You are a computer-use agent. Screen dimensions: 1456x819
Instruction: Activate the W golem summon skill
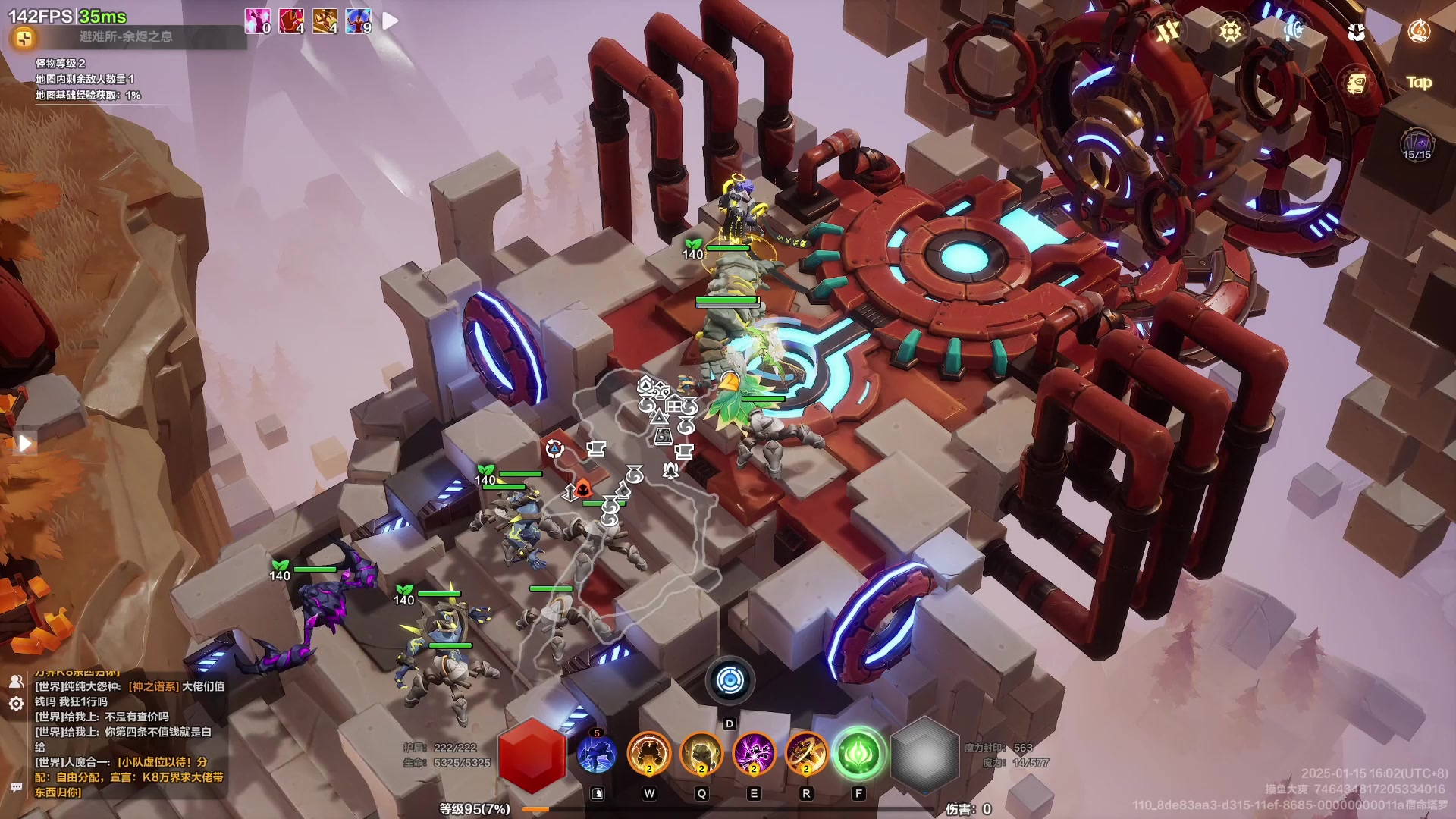[649, 755]
